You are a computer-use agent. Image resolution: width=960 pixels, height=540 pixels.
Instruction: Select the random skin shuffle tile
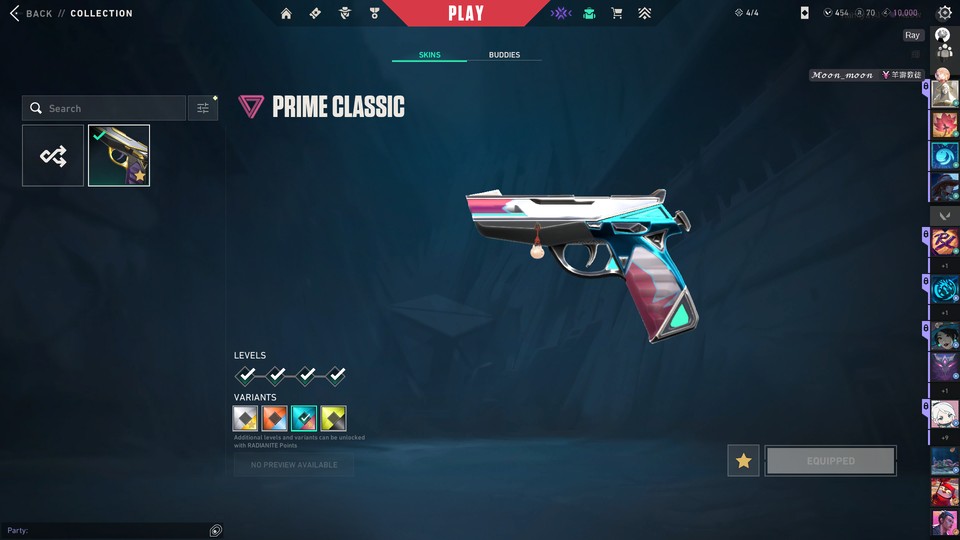coord(53,155)
